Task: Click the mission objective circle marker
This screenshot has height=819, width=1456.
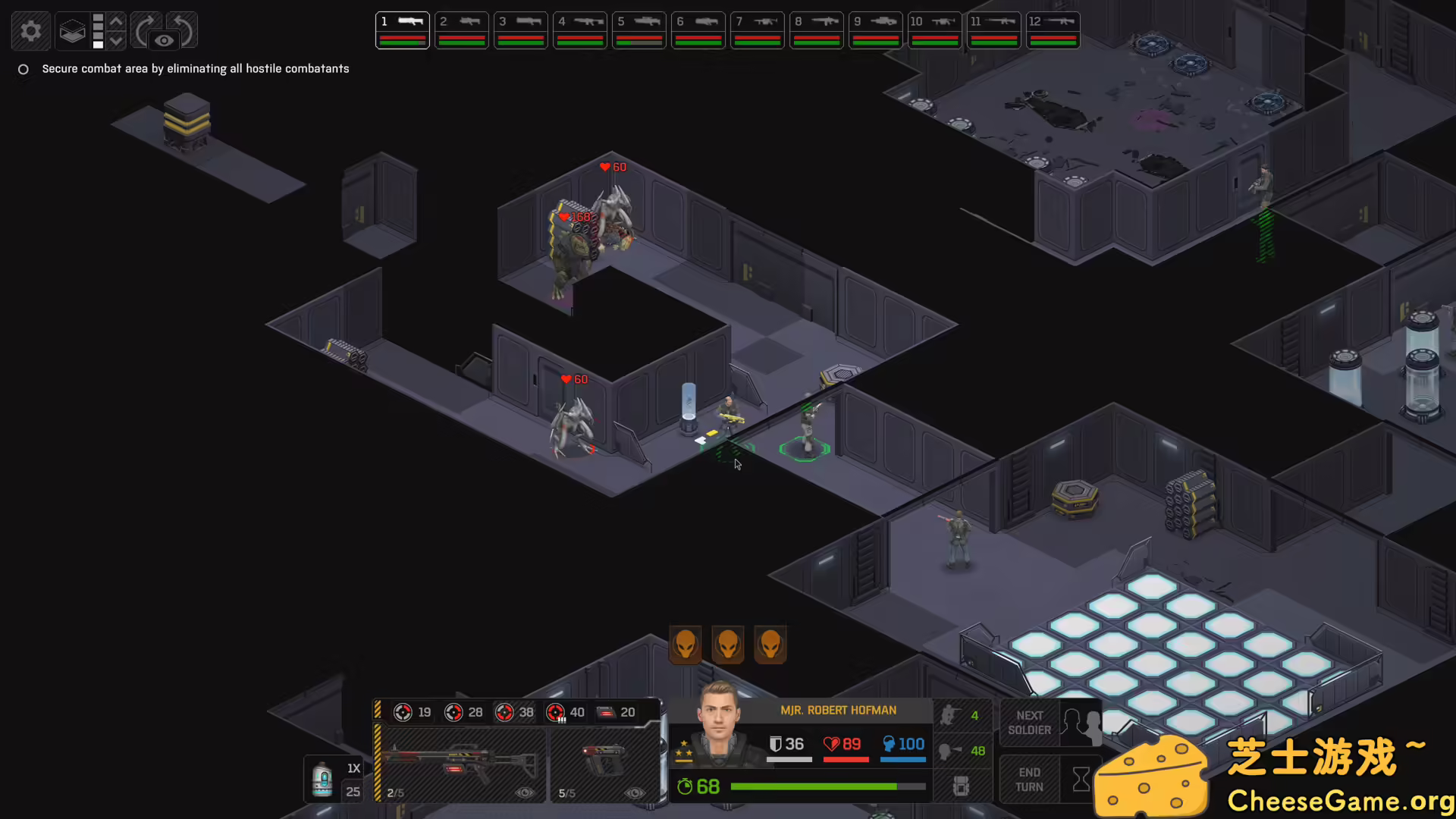Action: coord(23,69)
